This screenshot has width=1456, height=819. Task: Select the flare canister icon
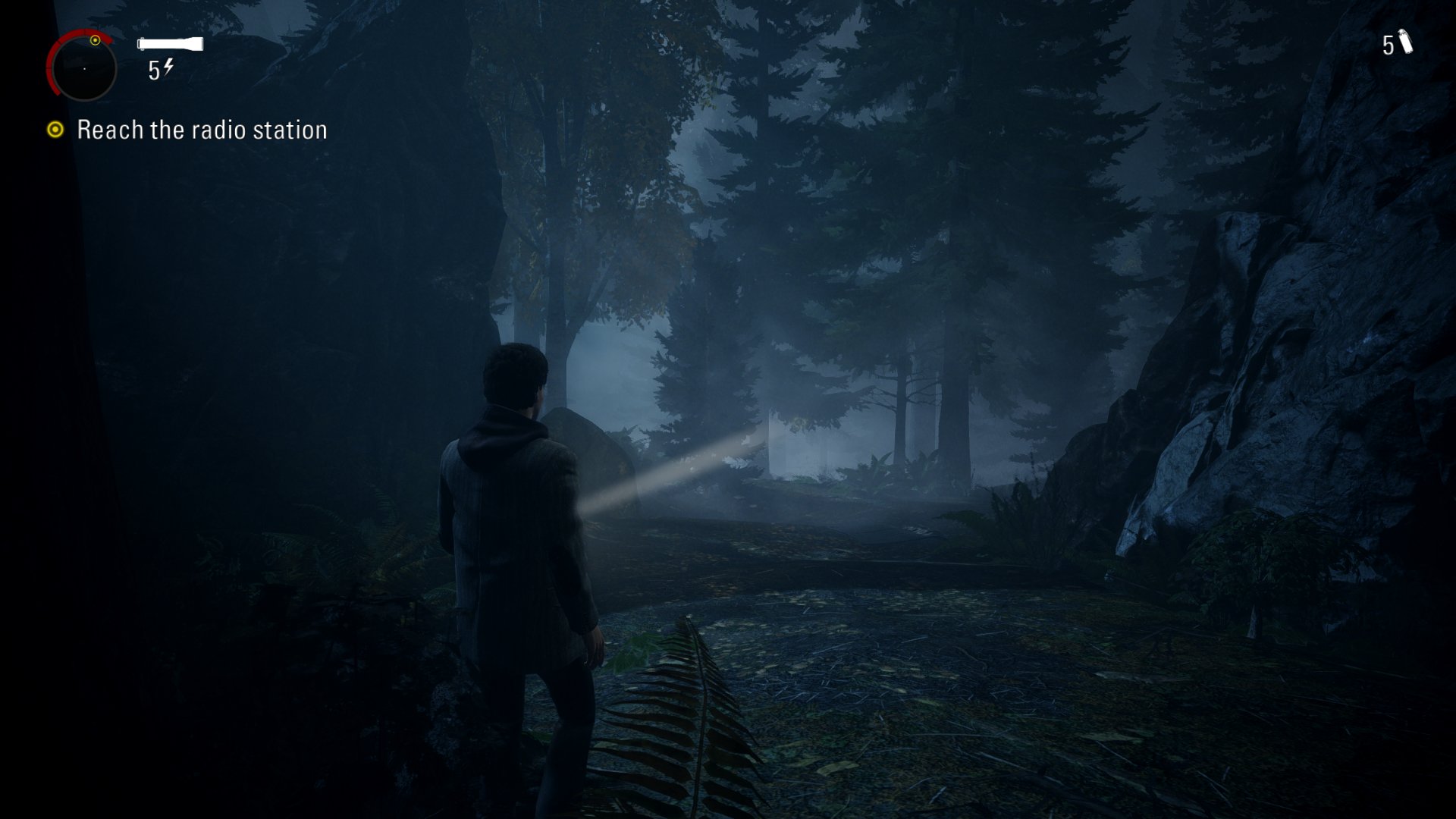(x=1405, y=42)
